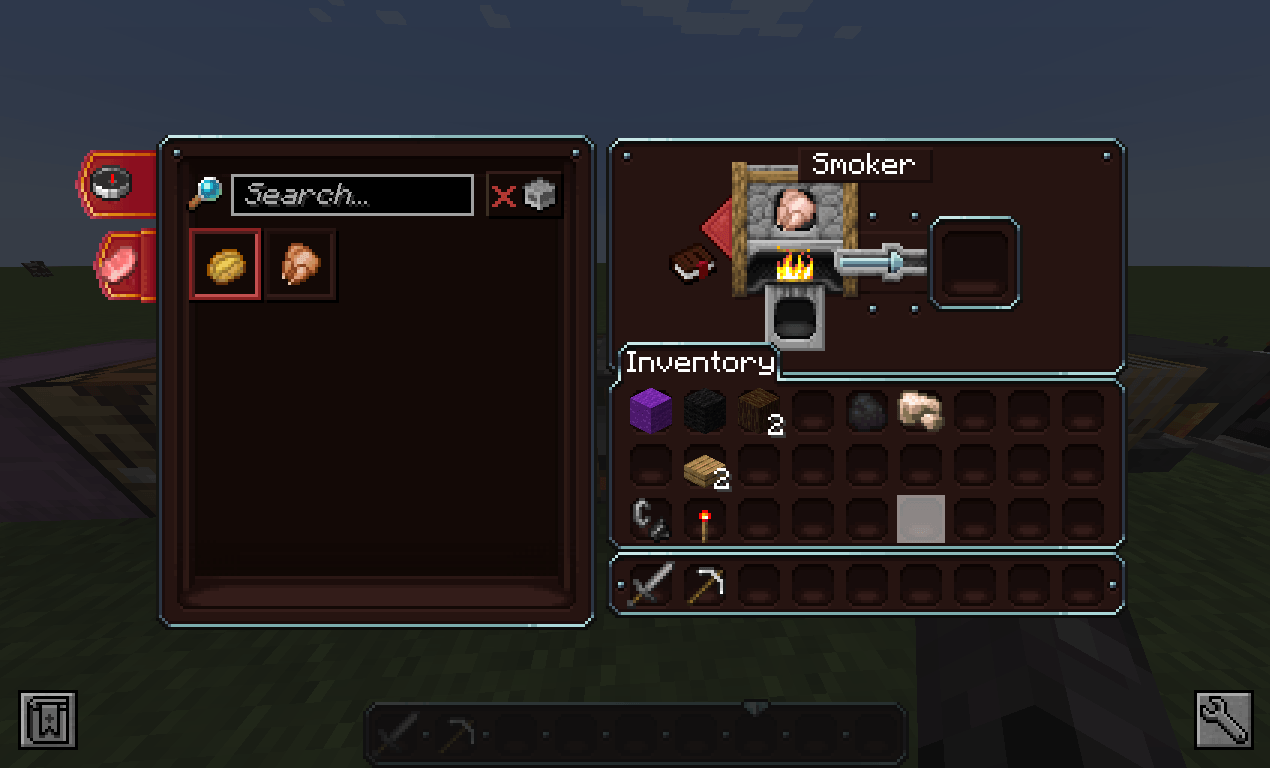Image resolution: width=1270 pixels, height=768 pixels.
Task: Switch to the raw meat recipe tab
Action: (122, 266)
